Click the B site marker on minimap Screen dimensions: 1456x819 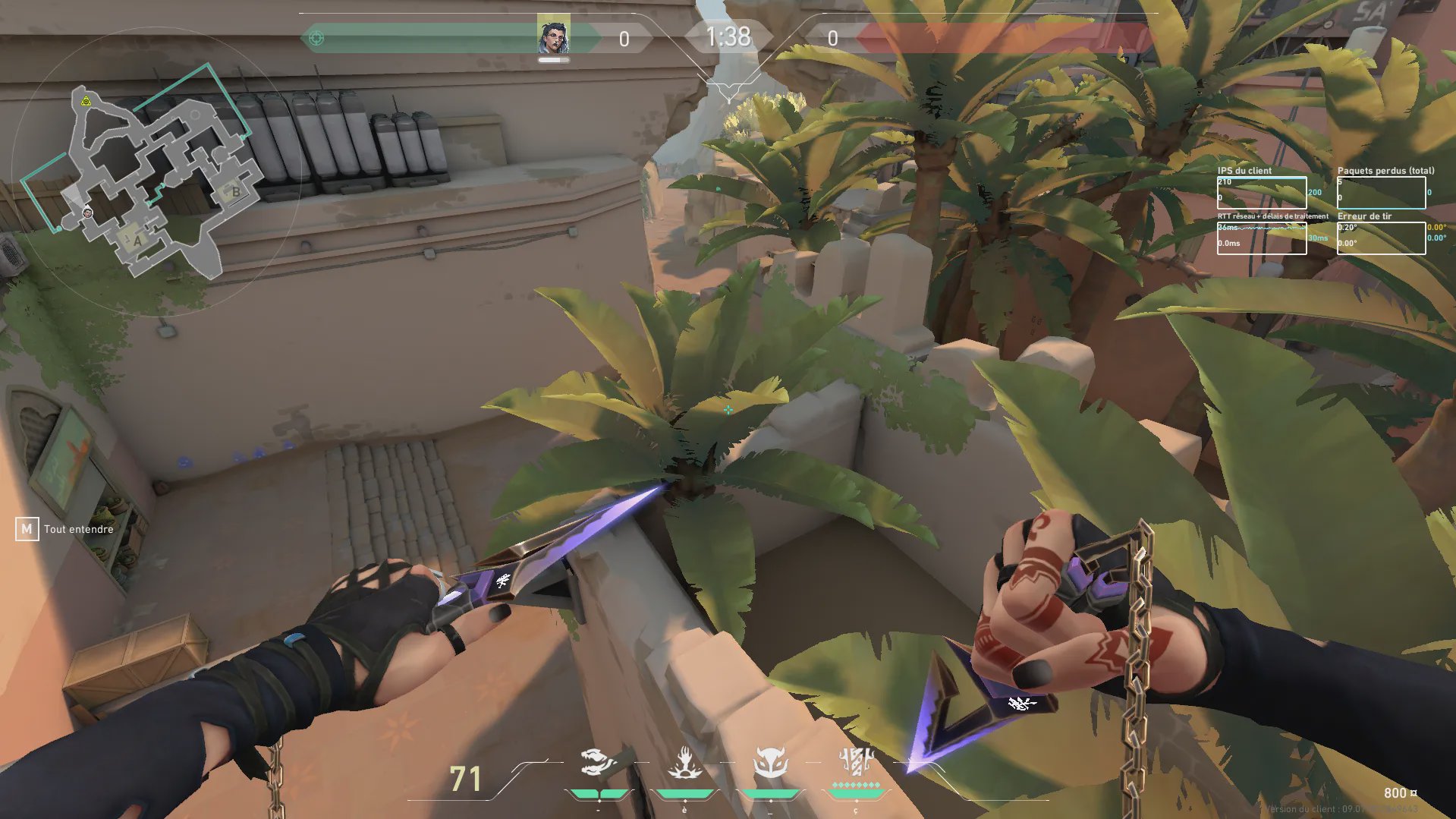[x=235, y=192]
